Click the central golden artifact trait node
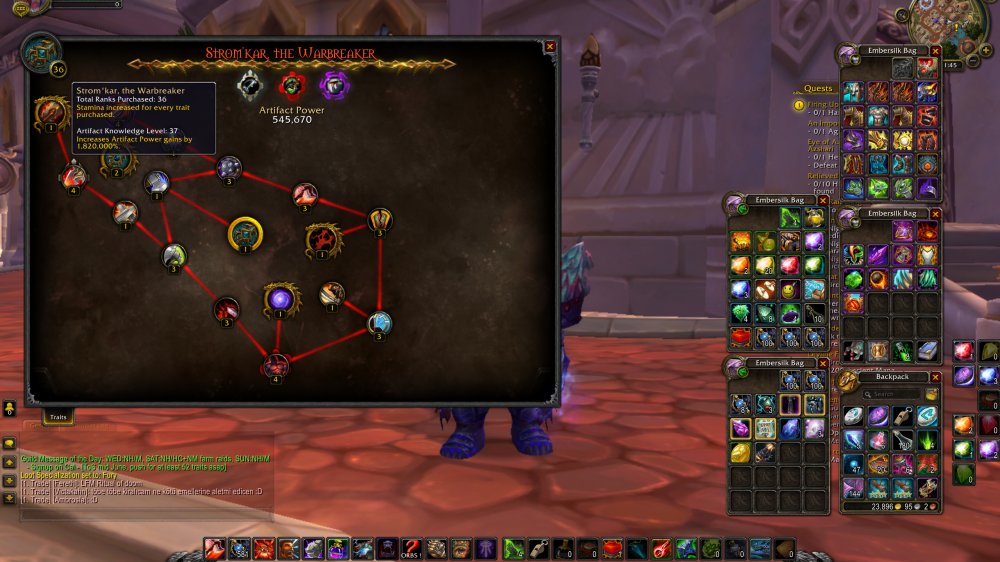Image resolution: width=1000 pixels, height=562 pixels. pos(246,233)
